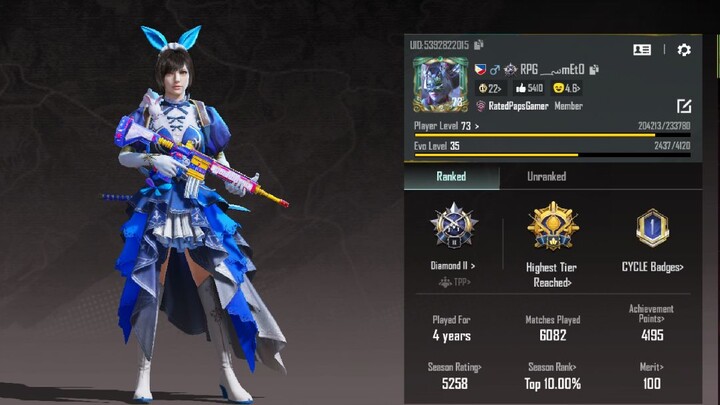Copy the player nickname

point(594,69)
